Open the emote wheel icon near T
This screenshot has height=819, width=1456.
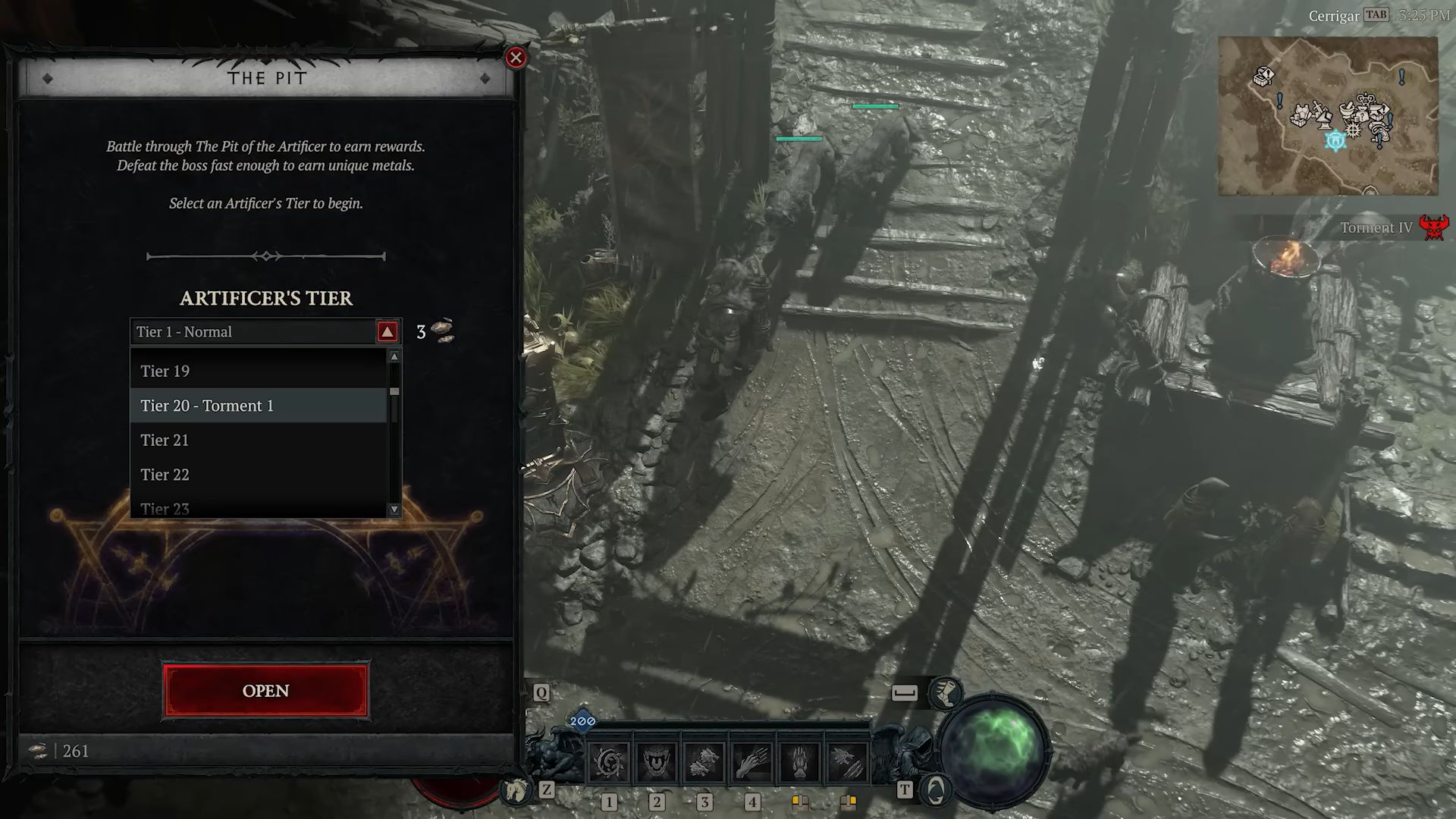tap(934, 789)
